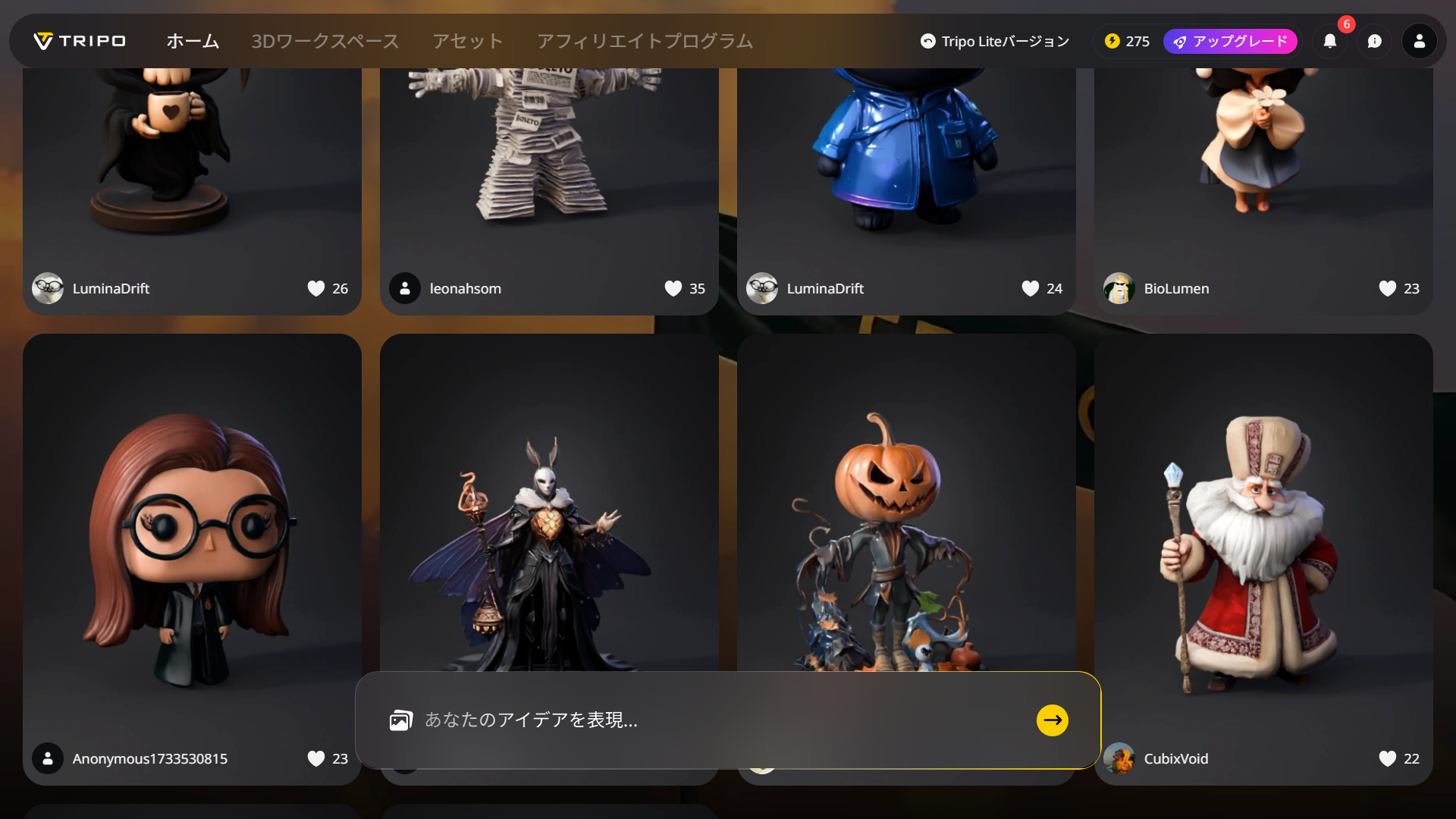Viewport: 1456px width, 819px height.
Task: Click the TRIPO logo
Action: pos(80,41)
